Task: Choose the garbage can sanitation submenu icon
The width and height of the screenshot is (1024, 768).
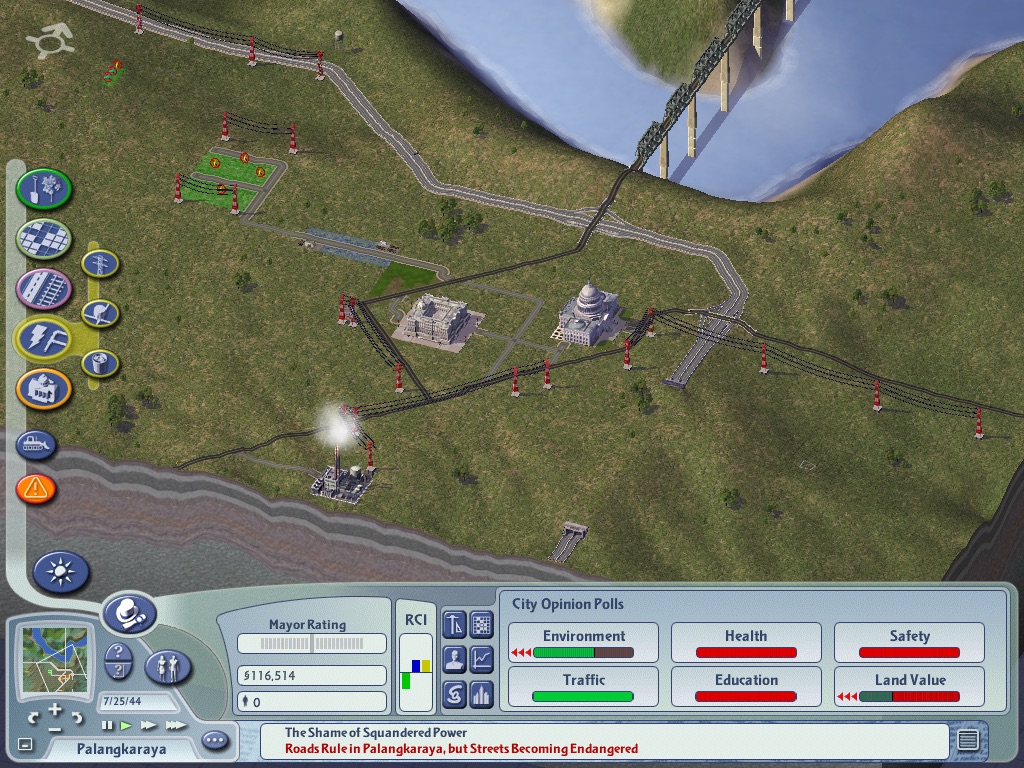Action: click(100, 362)
